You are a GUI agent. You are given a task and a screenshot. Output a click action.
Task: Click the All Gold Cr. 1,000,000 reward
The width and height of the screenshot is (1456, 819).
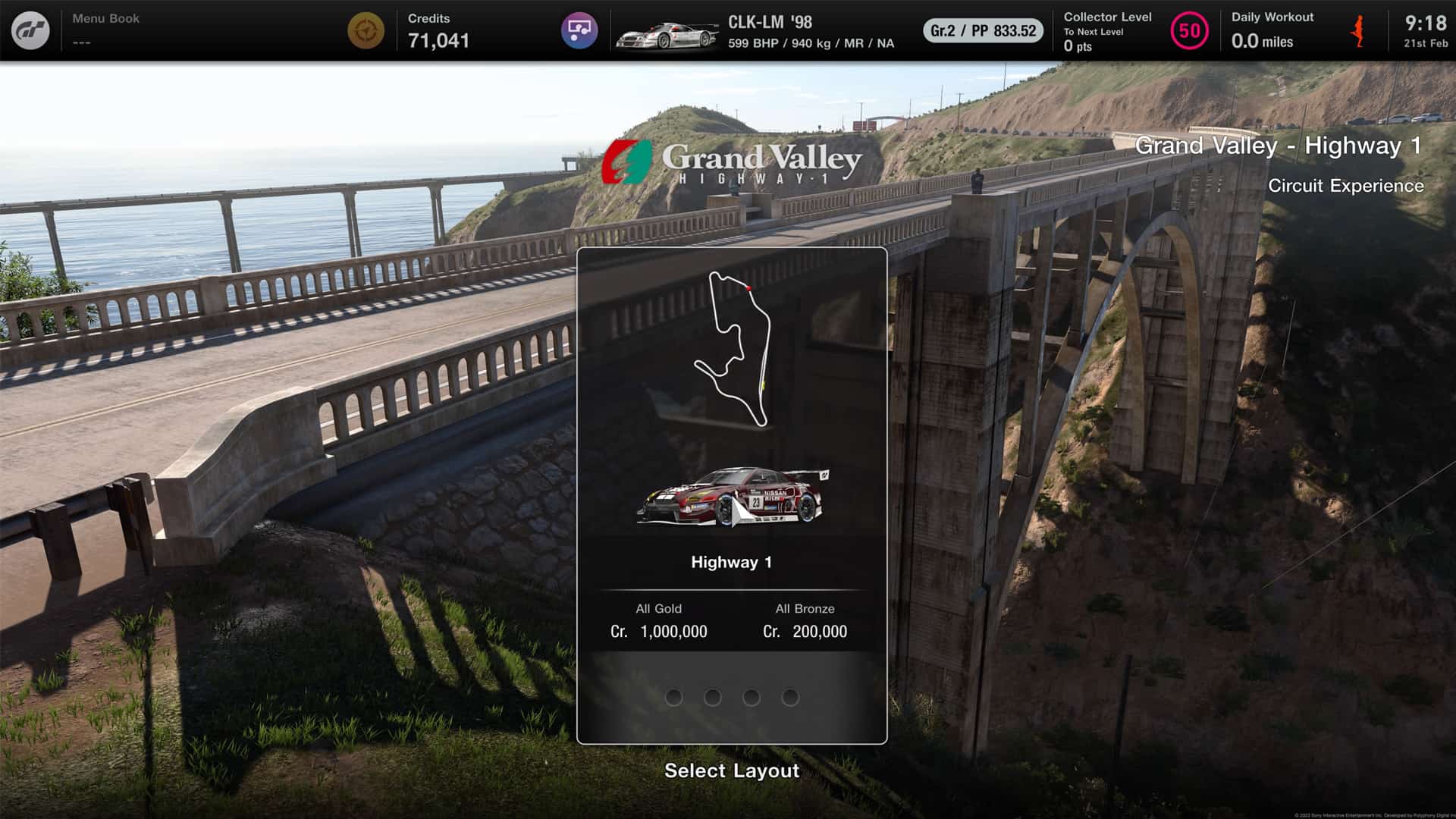[658, 620]
